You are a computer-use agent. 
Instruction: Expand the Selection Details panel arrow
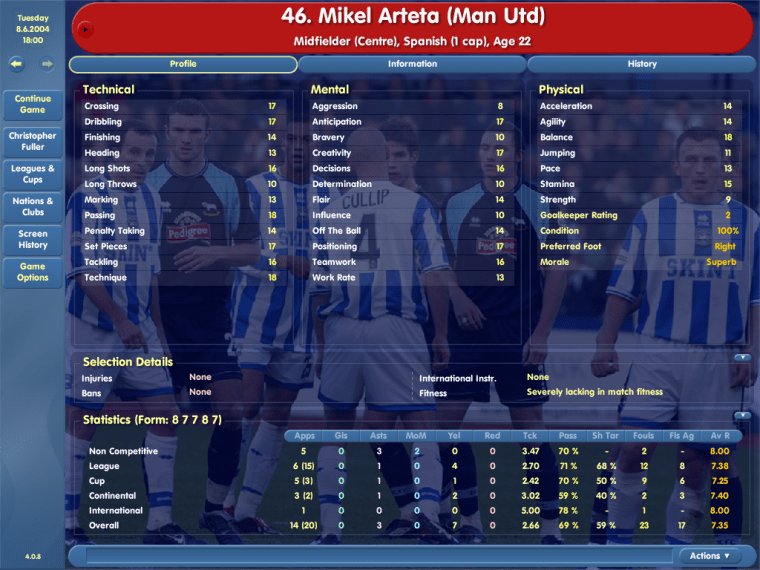tap(742, 357)
